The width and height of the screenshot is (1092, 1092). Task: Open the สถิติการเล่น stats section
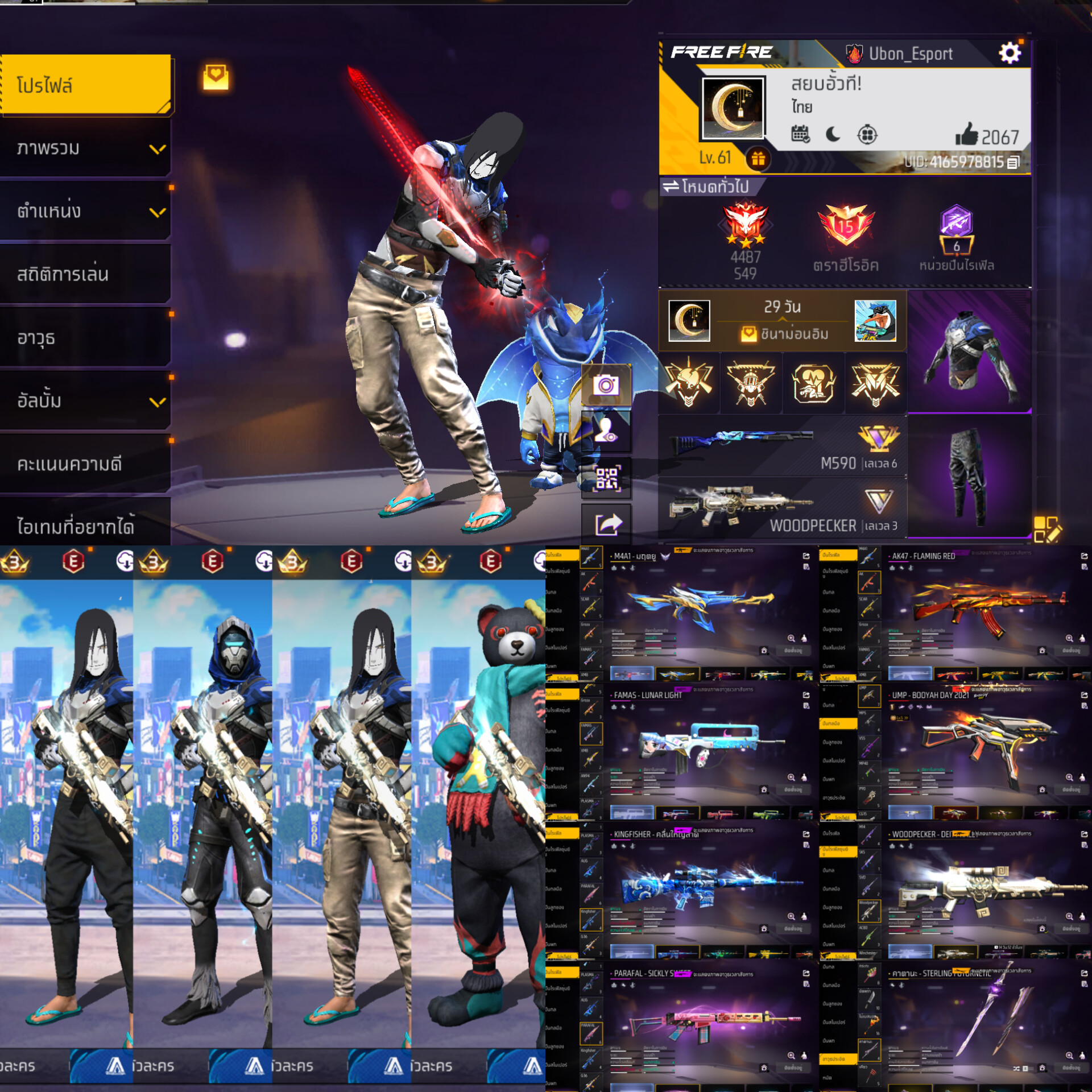[x=85, y=275]
